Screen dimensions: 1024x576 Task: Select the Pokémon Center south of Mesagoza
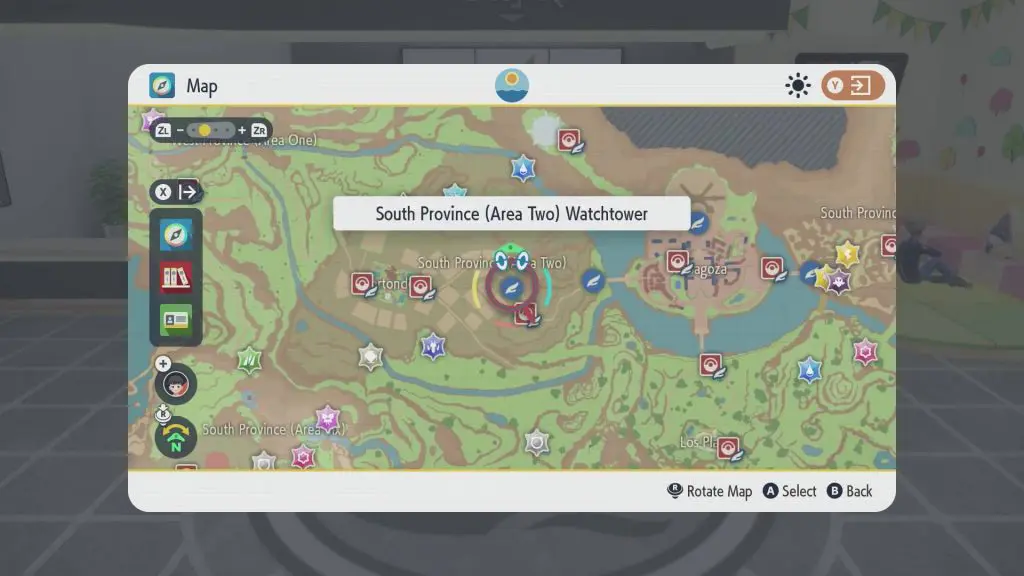pyautogui.click(x=711, y=365)
